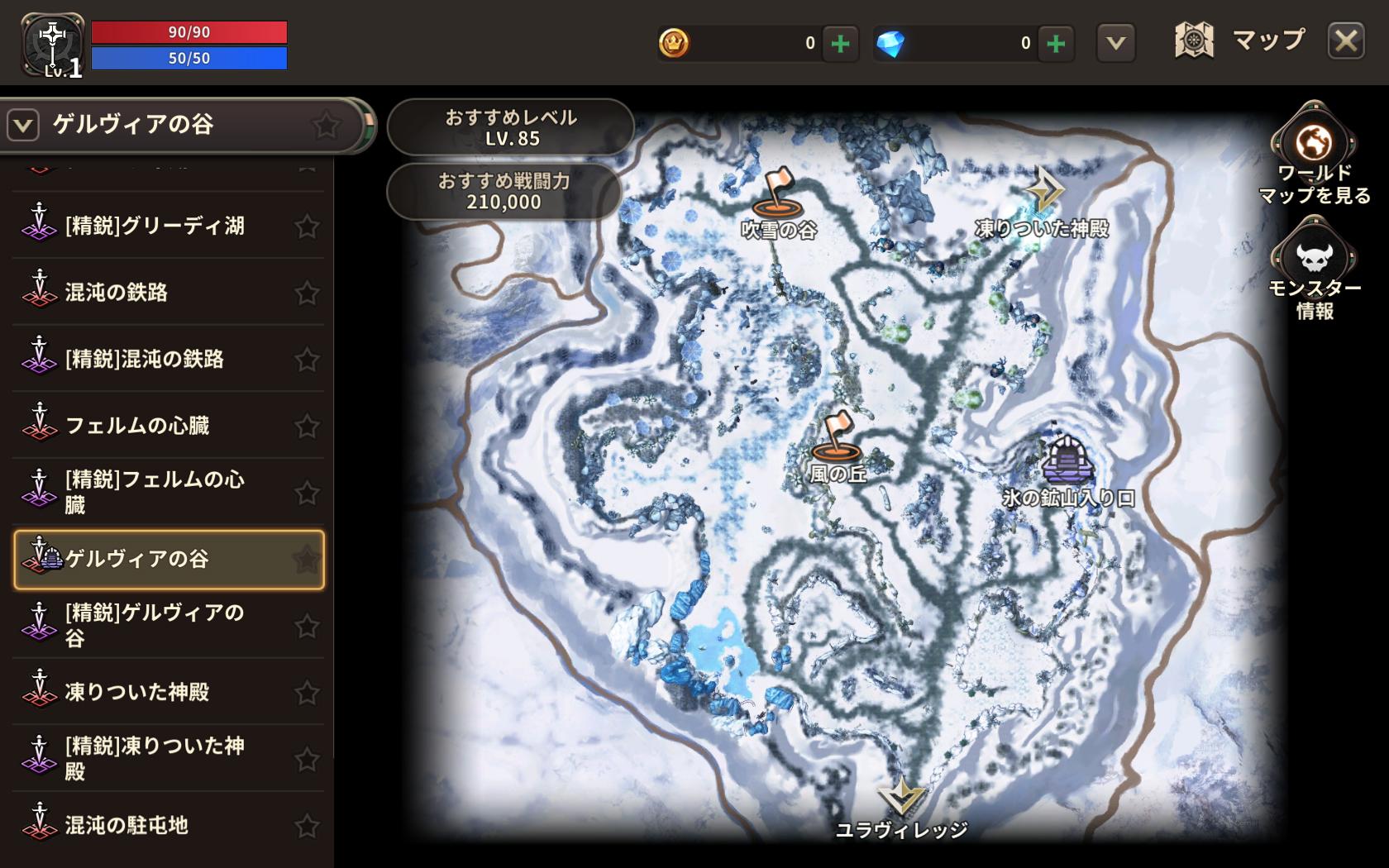Choose the 氷の鉱山入り口 map marker
This screenshot has height=868, width=1389.
coord(1067,461)
